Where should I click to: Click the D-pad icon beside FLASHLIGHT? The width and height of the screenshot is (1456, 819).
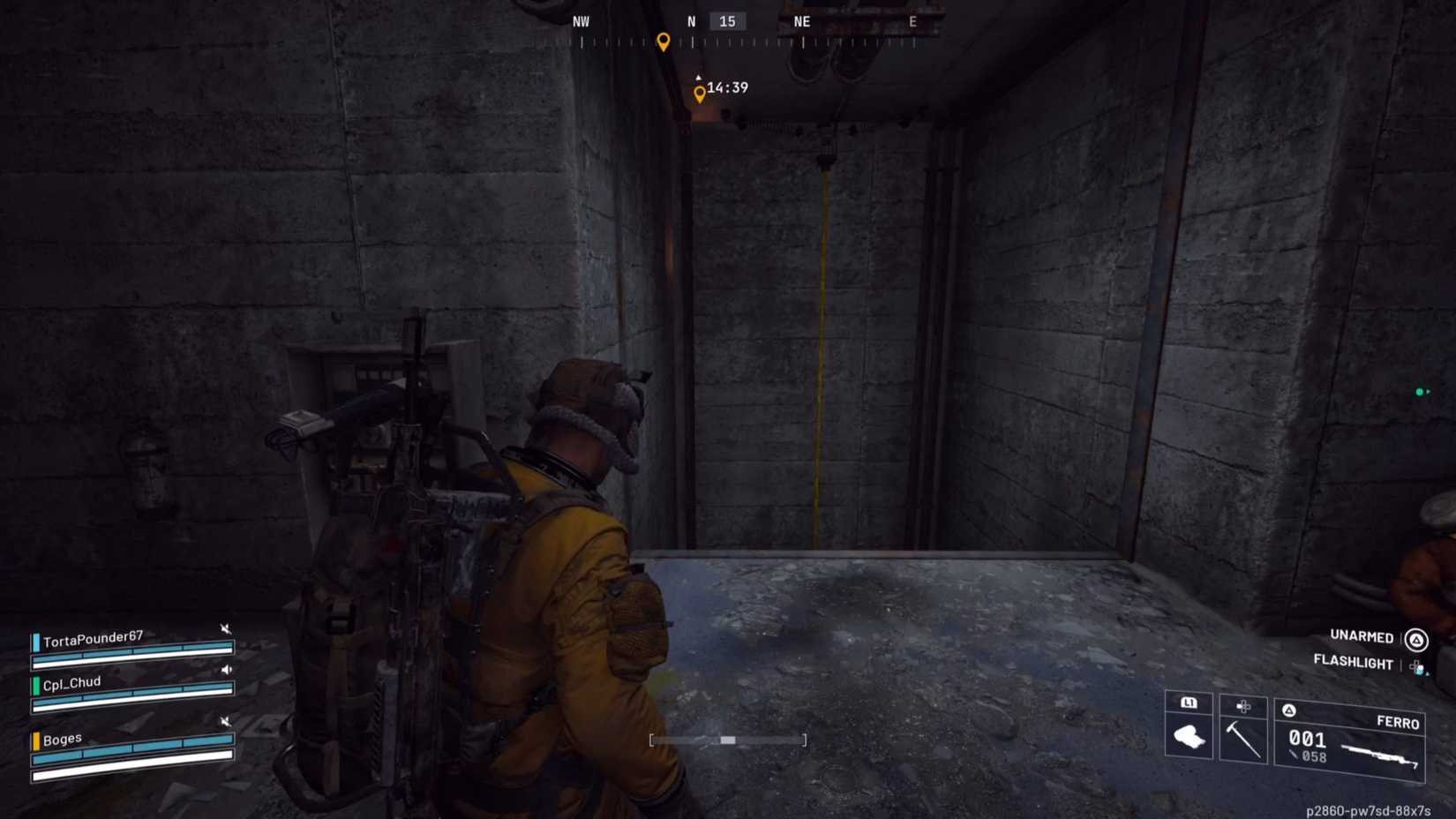(1415, 665)
